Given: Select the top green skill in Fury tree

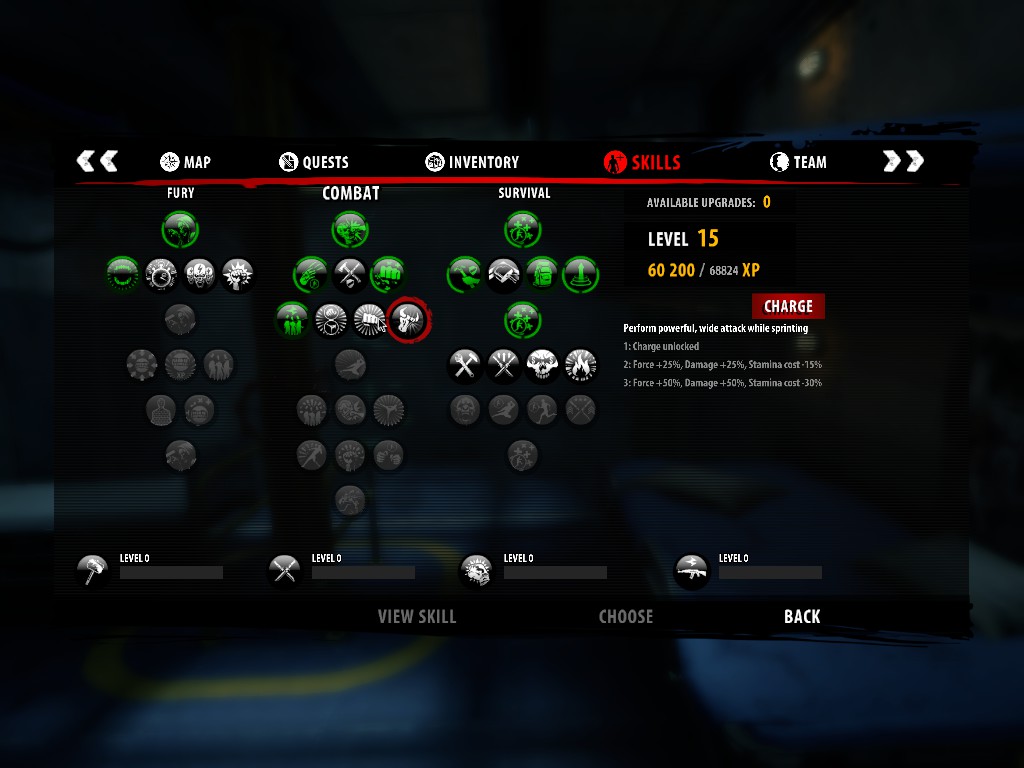Looking at the screenshot, I should [180, 229].
